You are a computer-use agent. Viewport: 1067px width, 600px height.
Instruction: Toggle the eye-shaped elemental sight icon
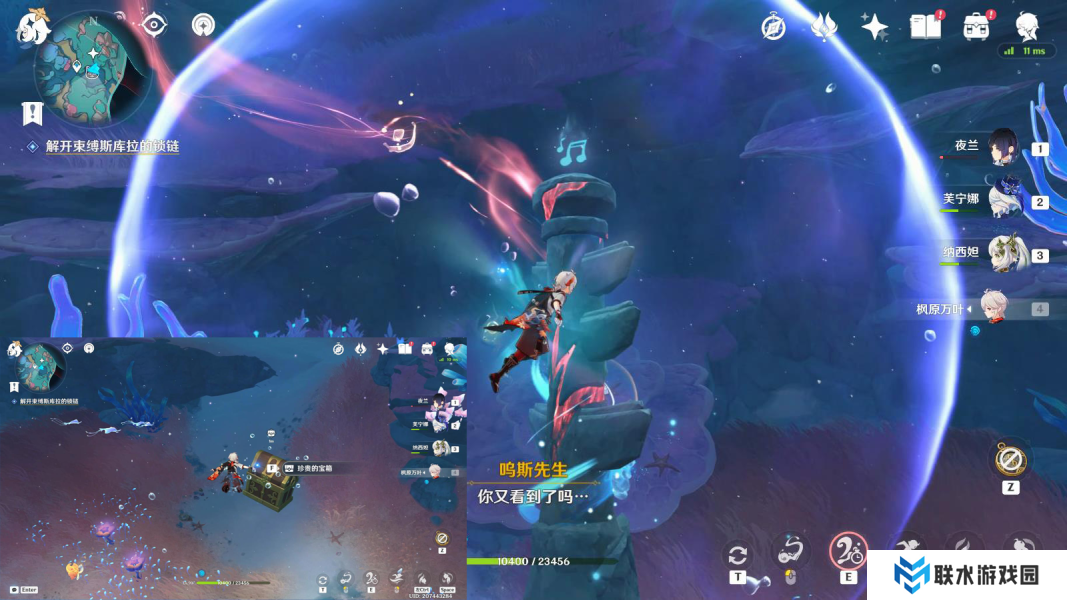coord(153,25)
